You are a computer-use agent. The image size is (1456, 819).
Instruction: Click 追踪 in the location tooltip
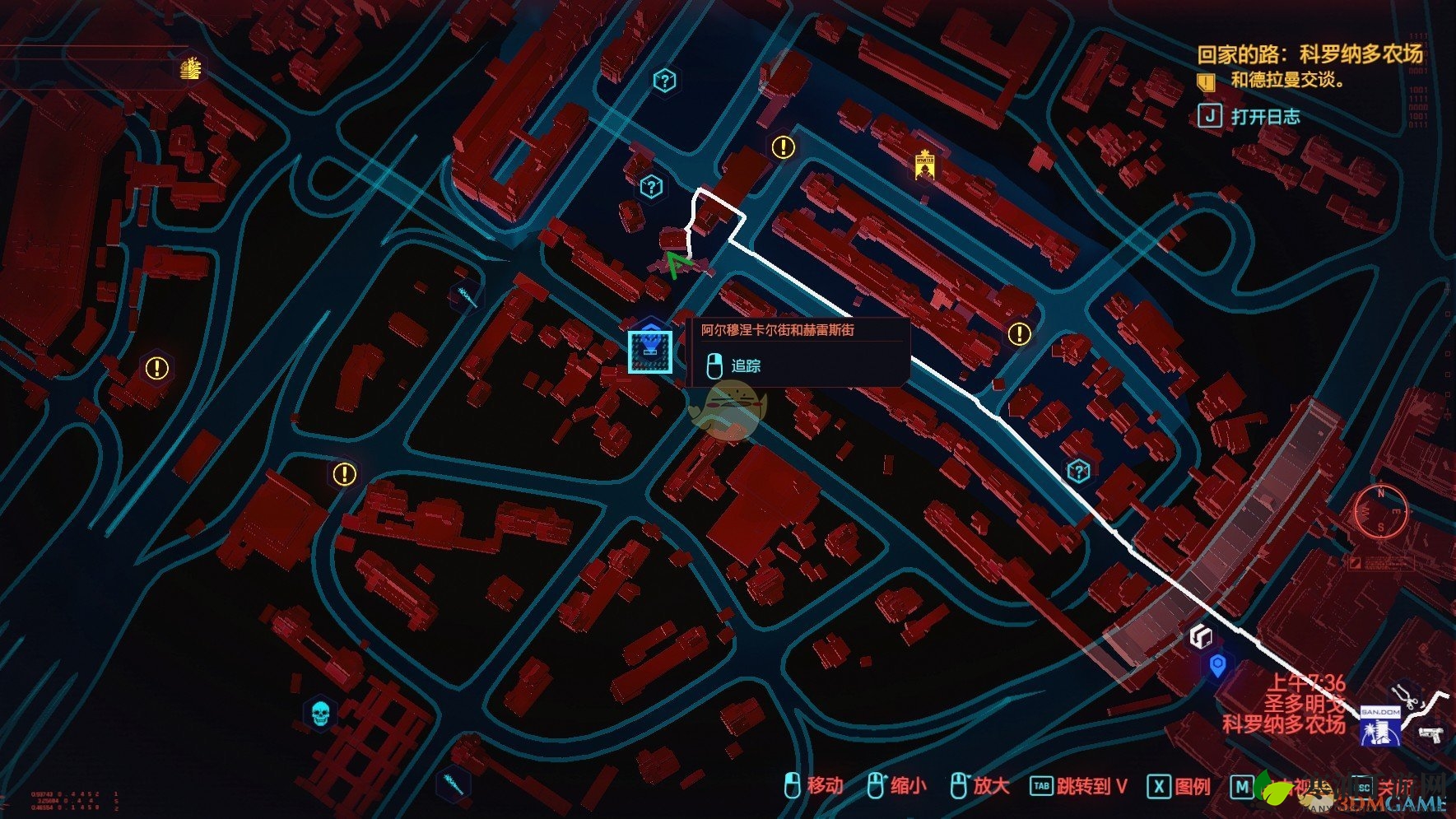point(745,365)
